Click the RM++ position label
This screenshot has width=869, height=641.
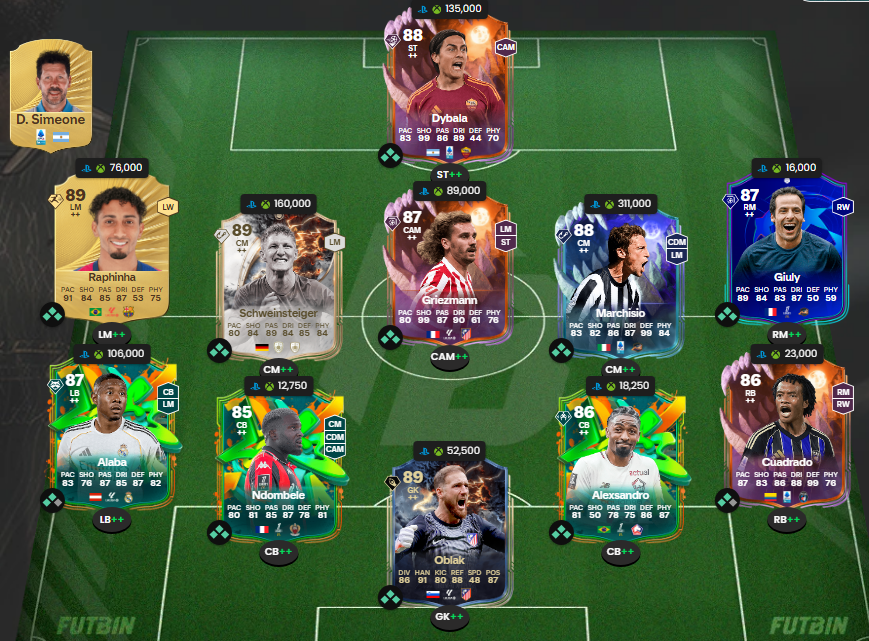[785, 335]
